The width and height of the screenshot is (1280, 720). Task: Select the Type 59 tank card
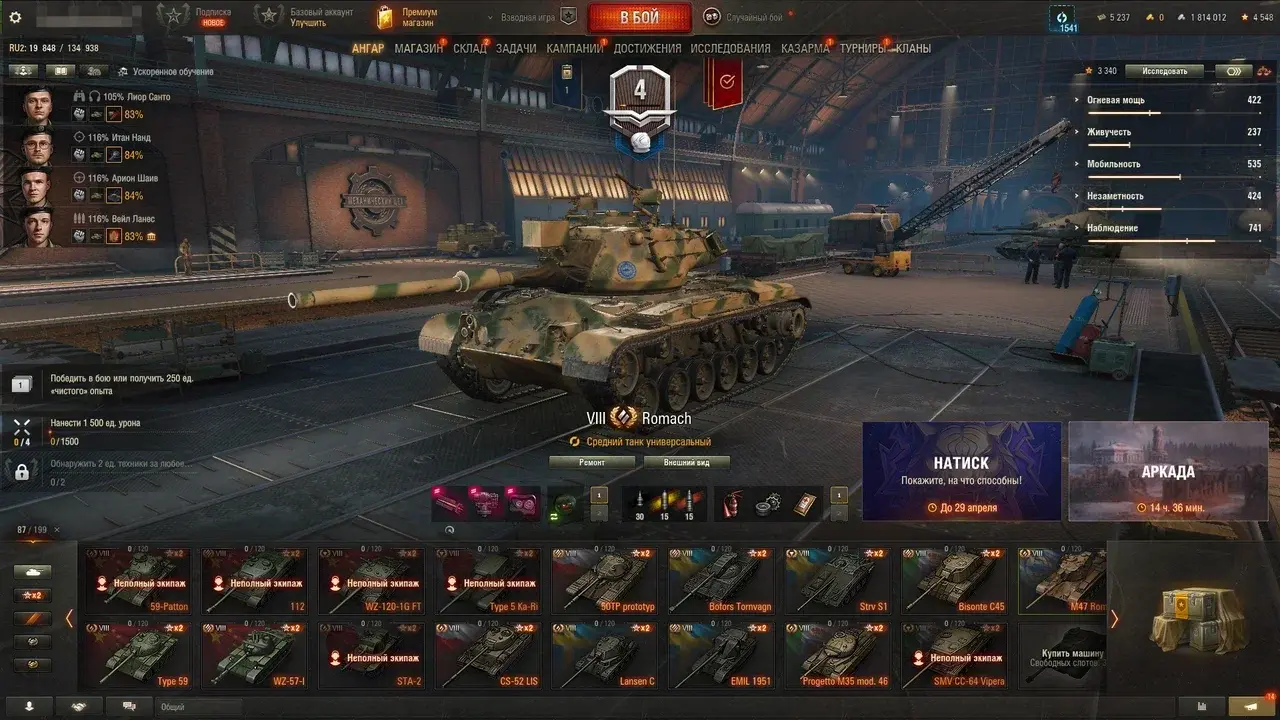pos(137,656)
